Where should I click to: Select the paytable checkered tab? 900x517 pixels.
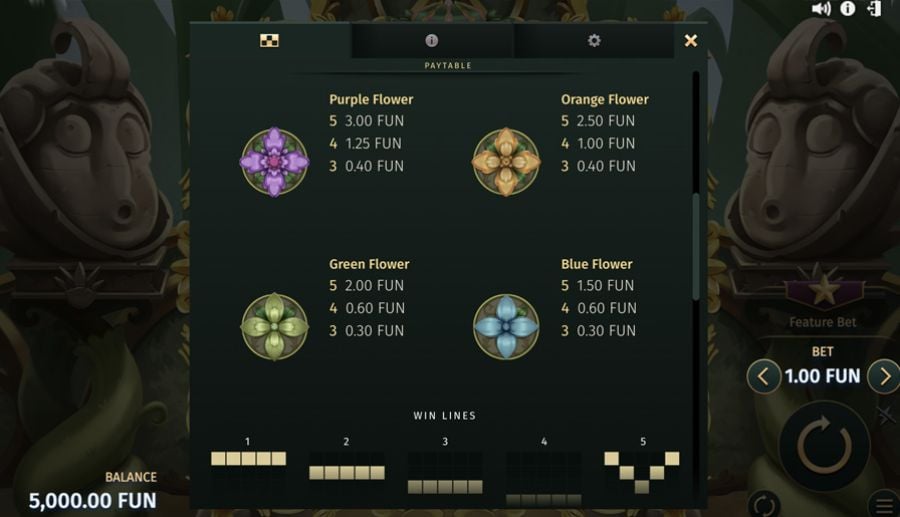[269, 41]
